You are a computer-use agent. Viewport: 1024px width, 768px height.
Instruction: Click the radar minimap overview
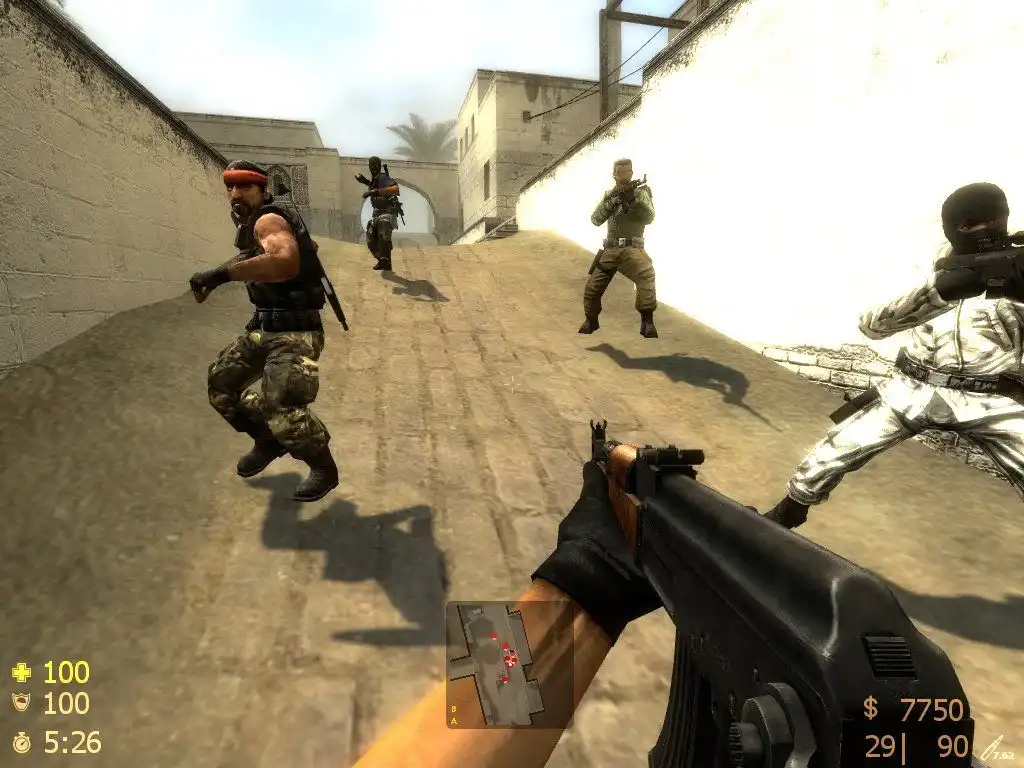click(x=494, y=663)
